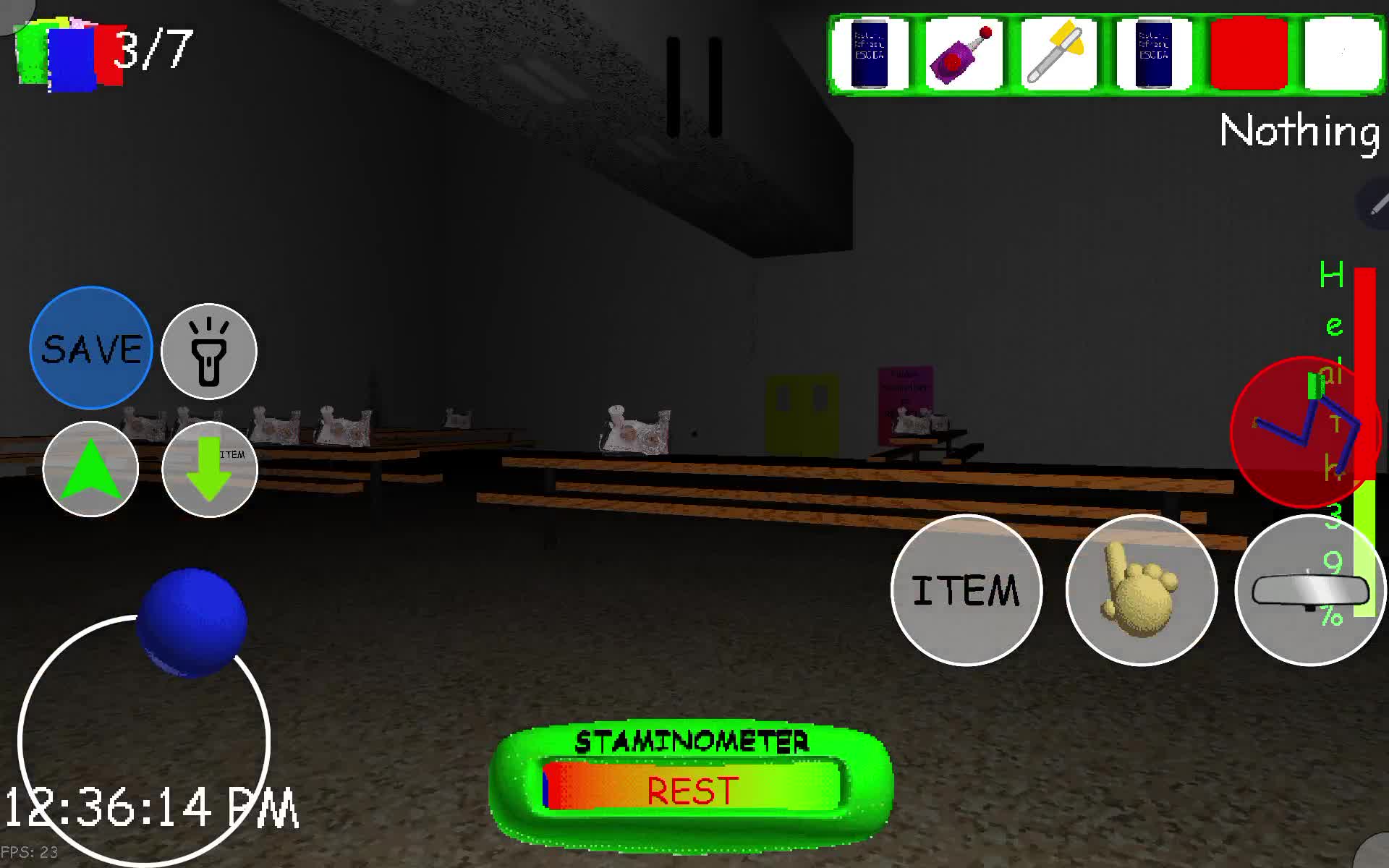Viewport: 1389px width, 868px height.
Task: Tap the green ITEM drop arrow icon
Action: [209, 470]
